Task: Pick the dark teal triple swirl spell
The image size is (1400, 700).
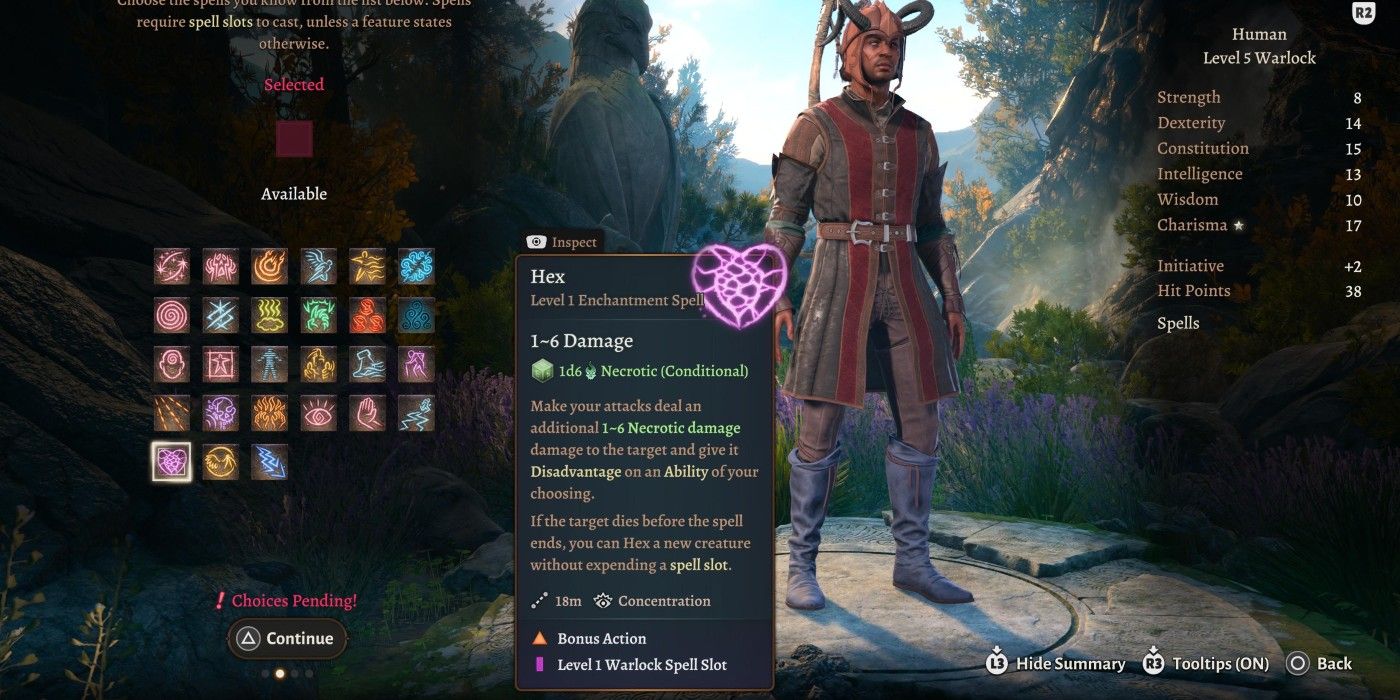Action: [417, 315]
